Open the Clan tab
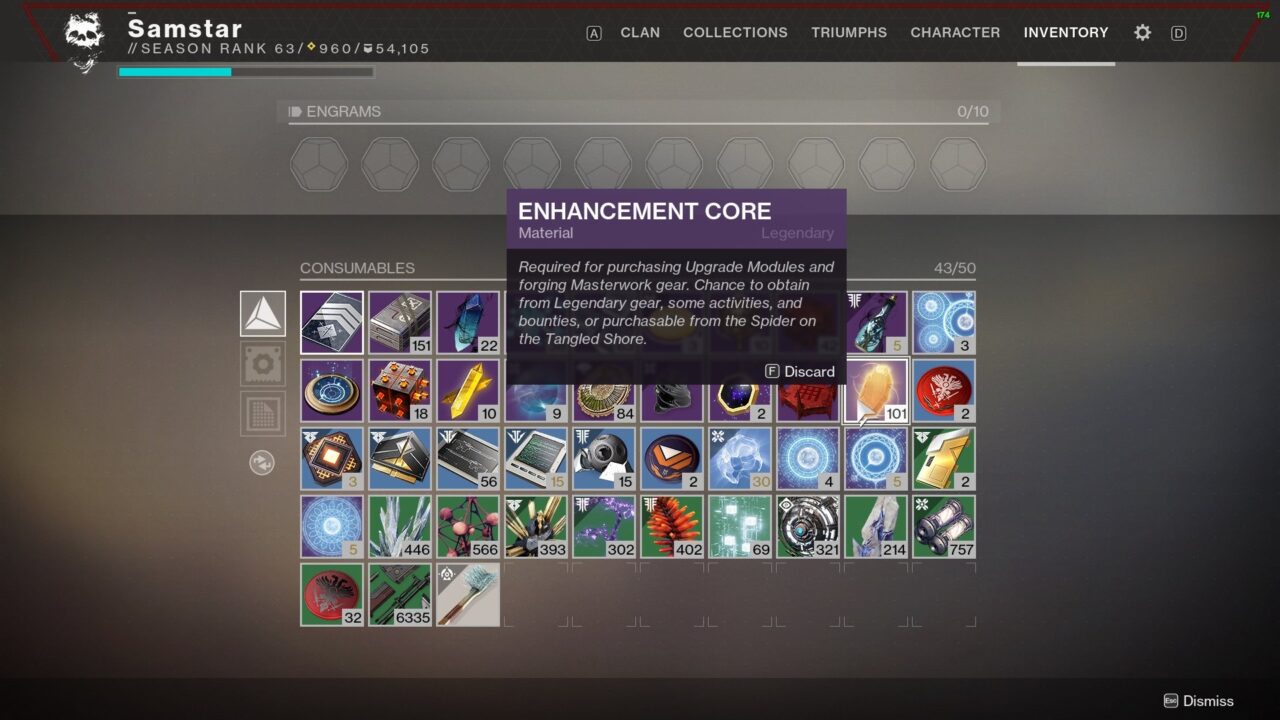This screenshot has width=1280, height=720. click(640, 33)
